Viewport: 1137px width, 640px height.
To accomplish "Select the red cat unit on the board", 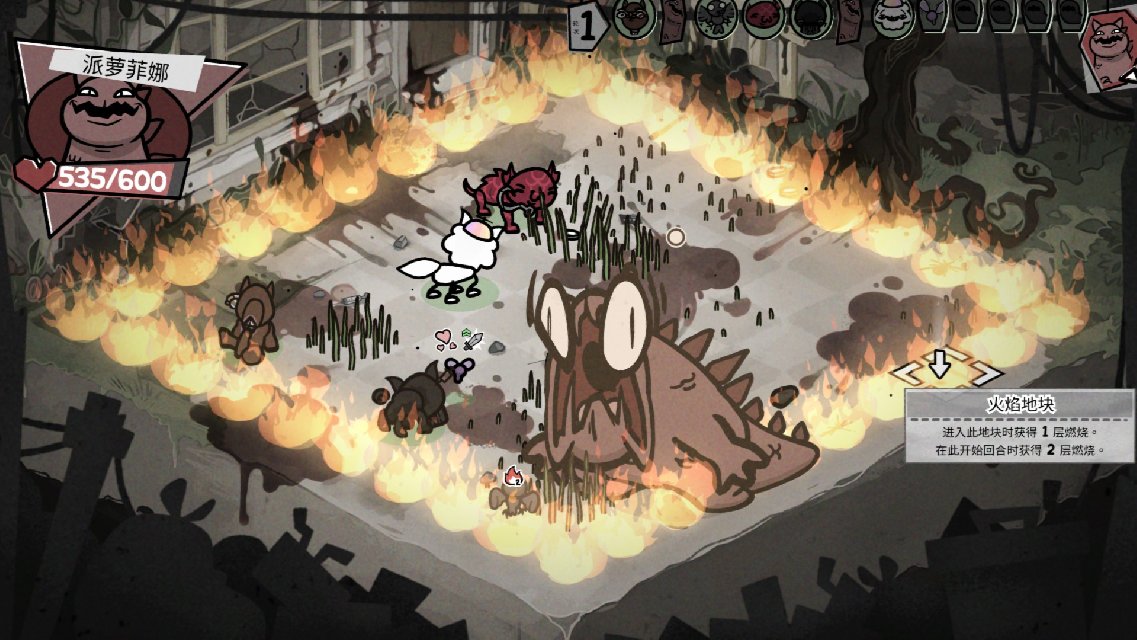I will (510, 192).
